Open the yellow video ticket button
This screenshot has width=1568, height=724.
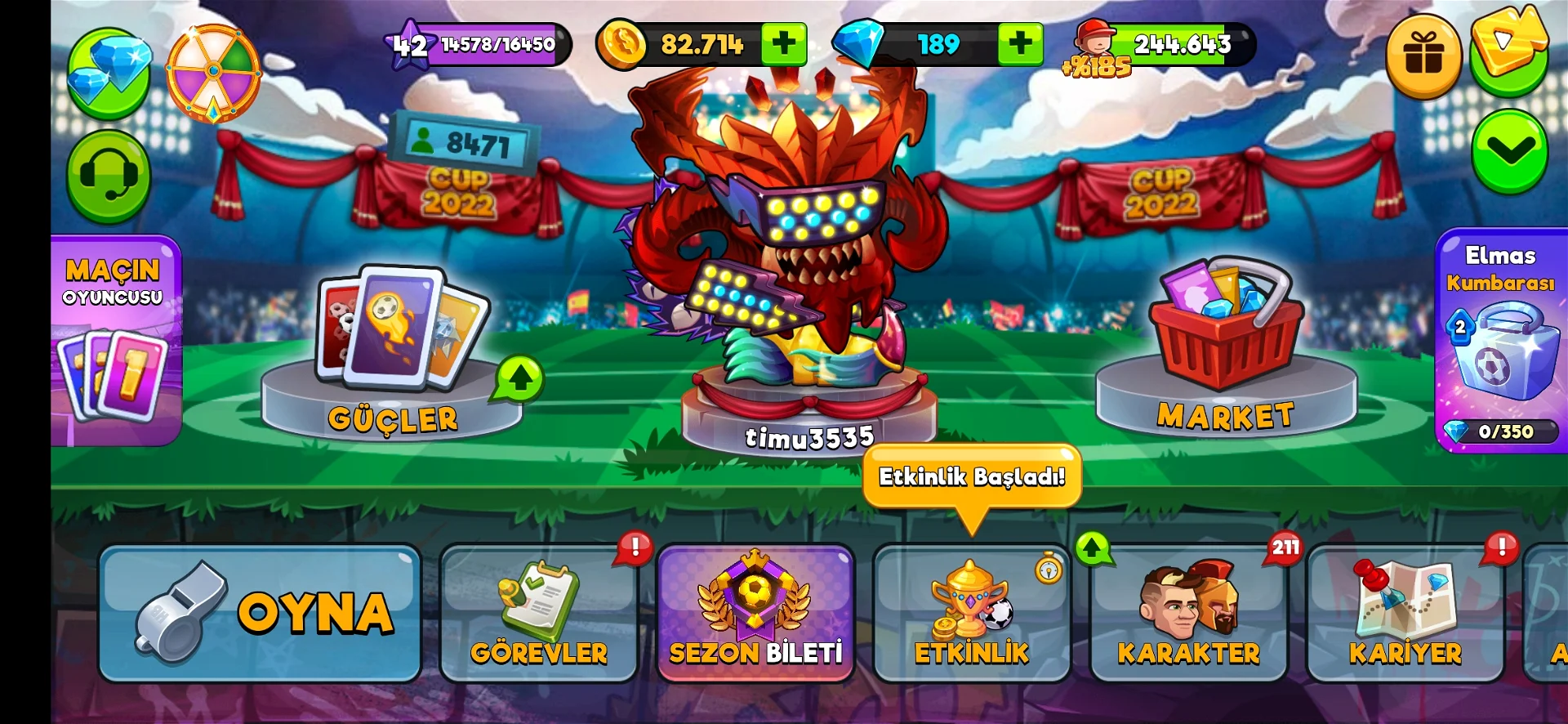1509,45
